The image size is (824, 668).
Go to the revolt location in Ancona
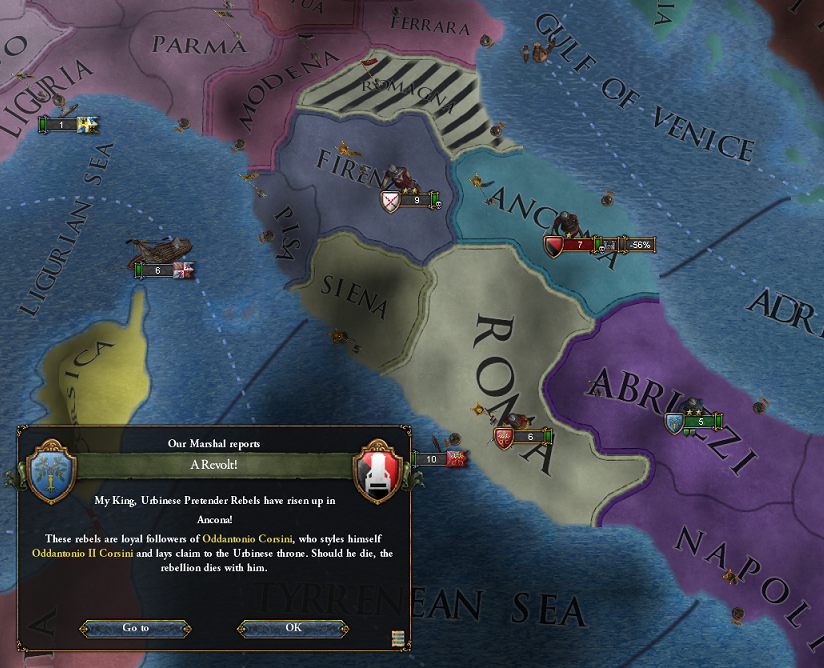136,628
